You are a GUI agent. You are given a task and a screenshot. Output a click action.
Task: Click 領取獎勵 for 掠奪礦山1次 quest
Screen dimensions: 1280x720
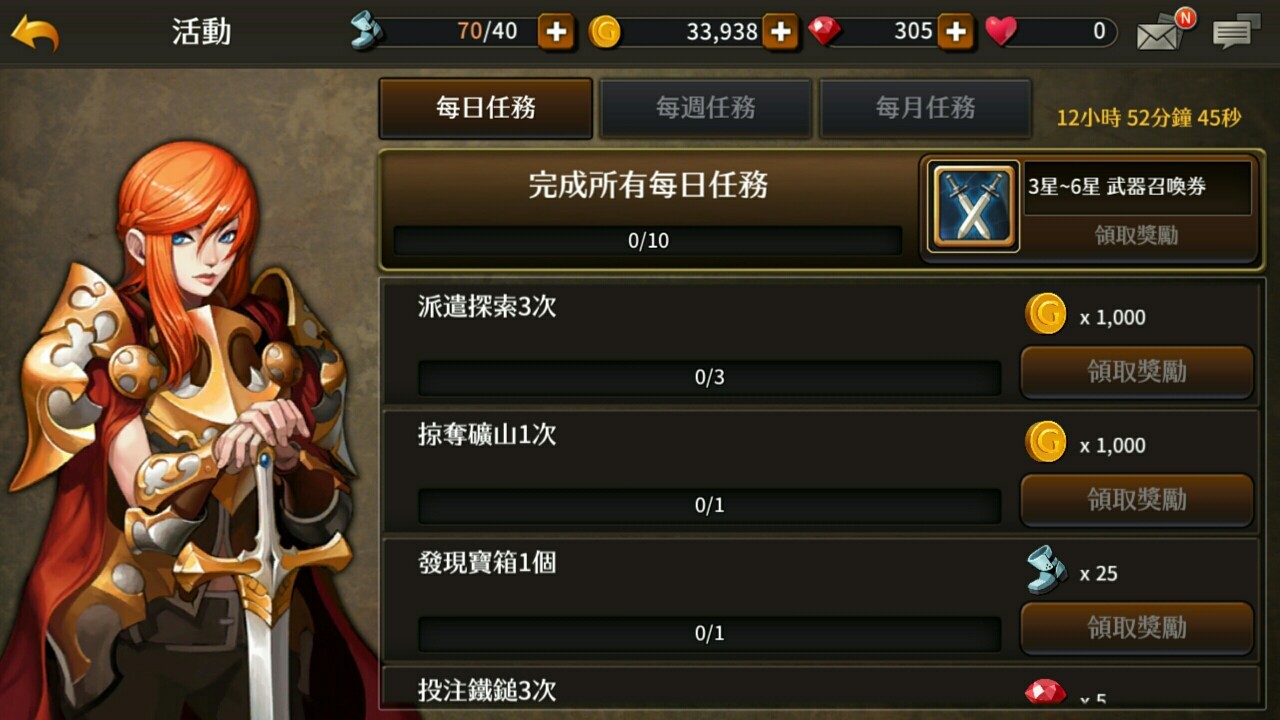[1136, 500]
